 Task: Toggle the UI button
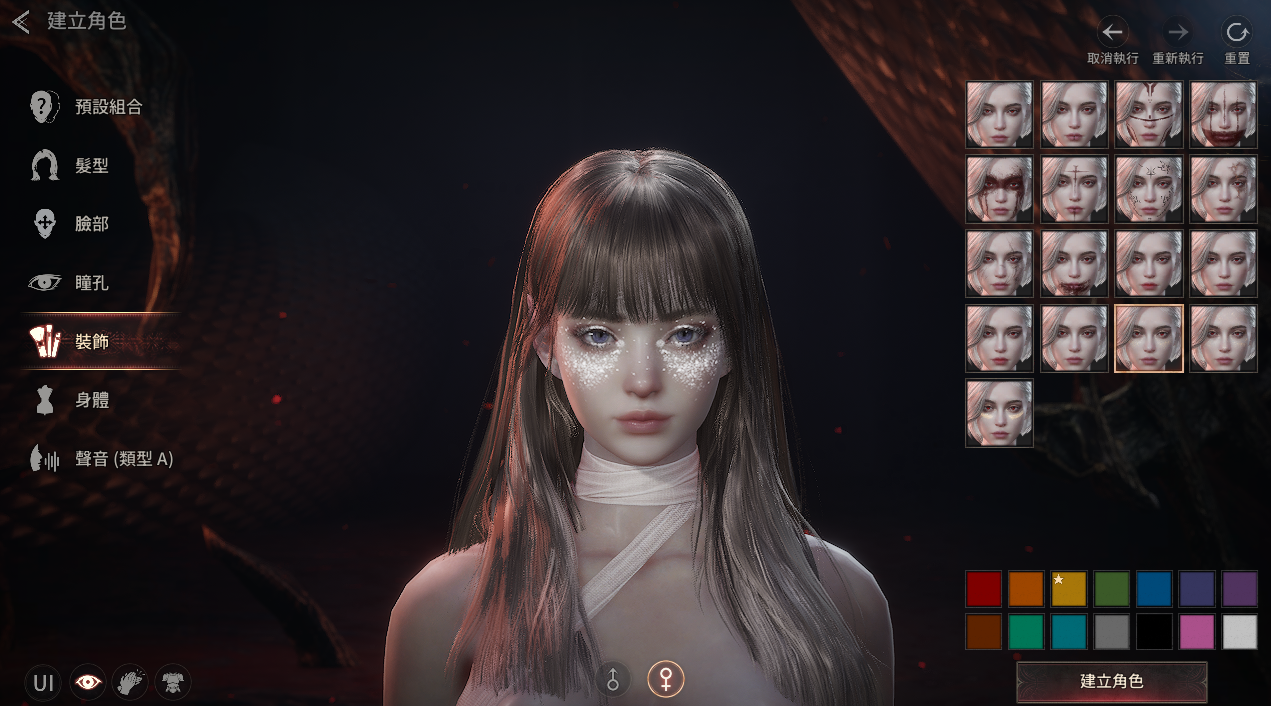[43, 683]
